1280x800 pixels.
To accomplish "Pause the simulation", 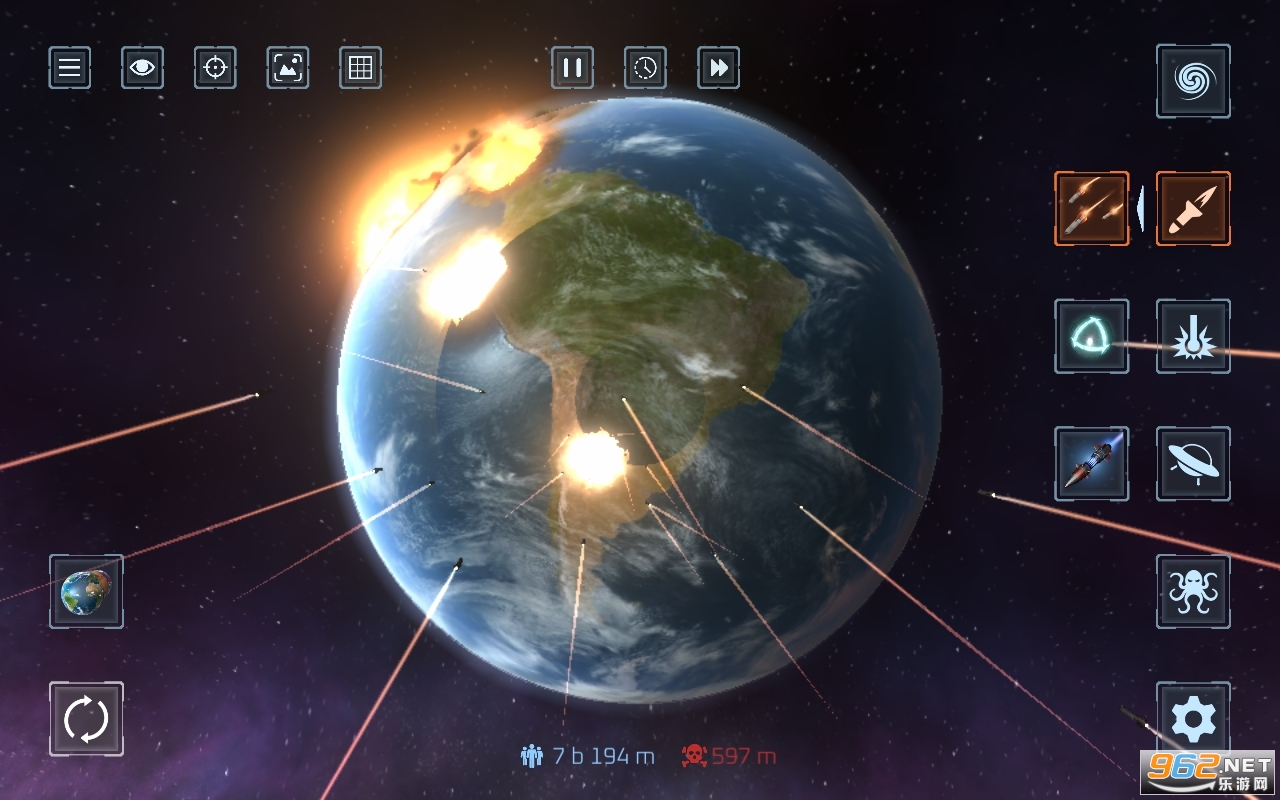I will pyautogui.click(x=571, y=67).
